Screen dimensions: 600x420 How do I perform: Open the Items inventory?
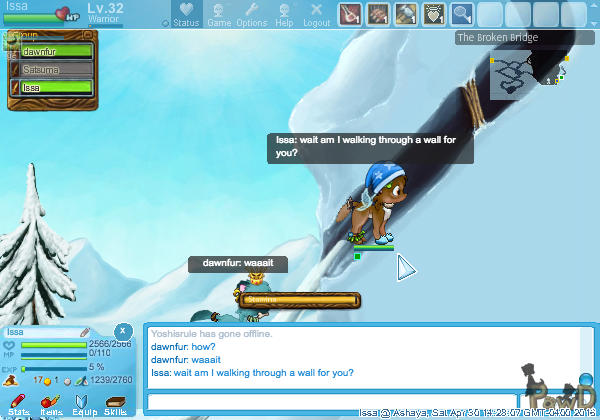pos(51,404)
